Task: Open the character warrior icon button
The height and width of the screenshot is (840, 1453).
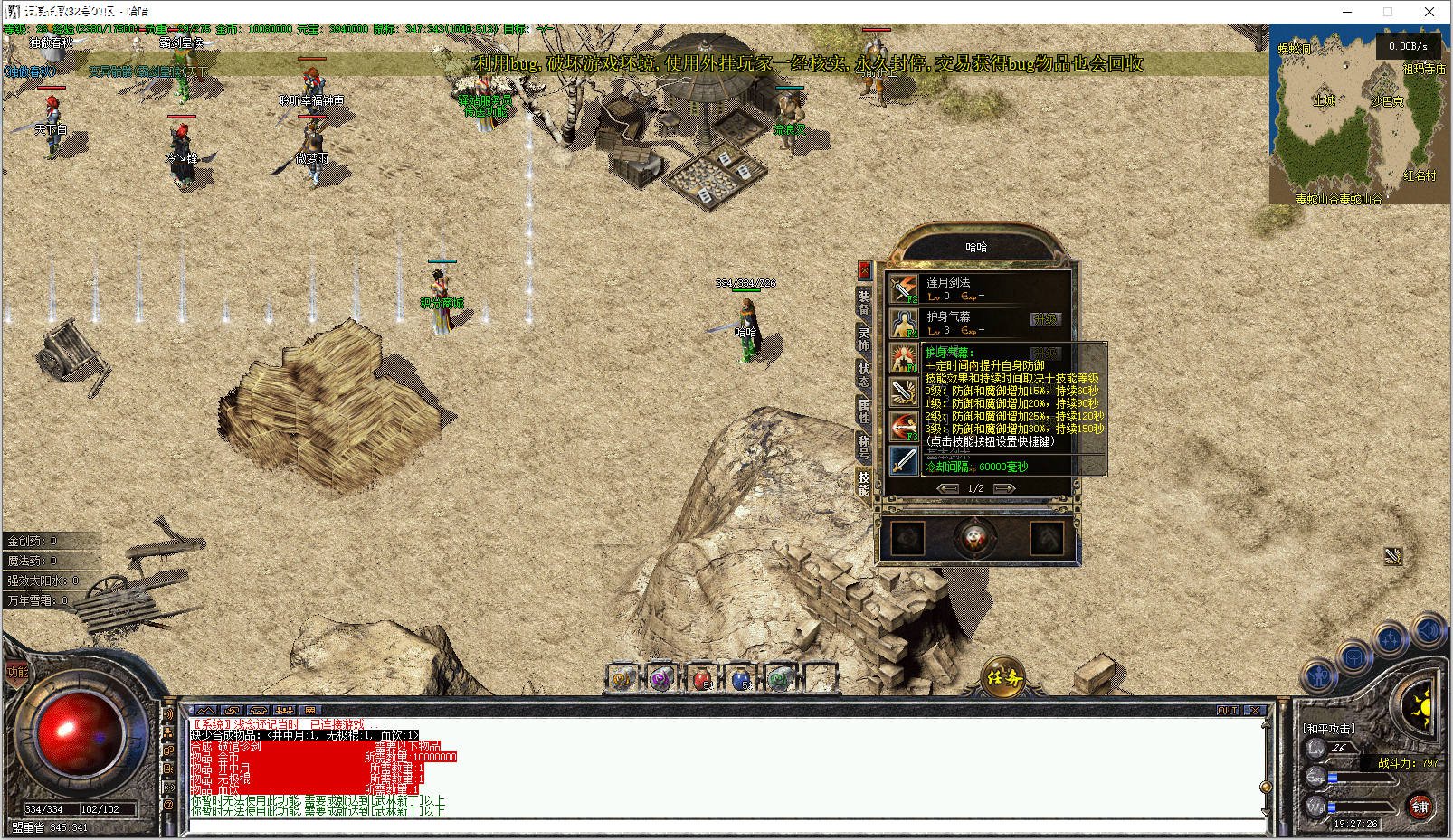Action: pyautogui.click(x=1319, y=675)
